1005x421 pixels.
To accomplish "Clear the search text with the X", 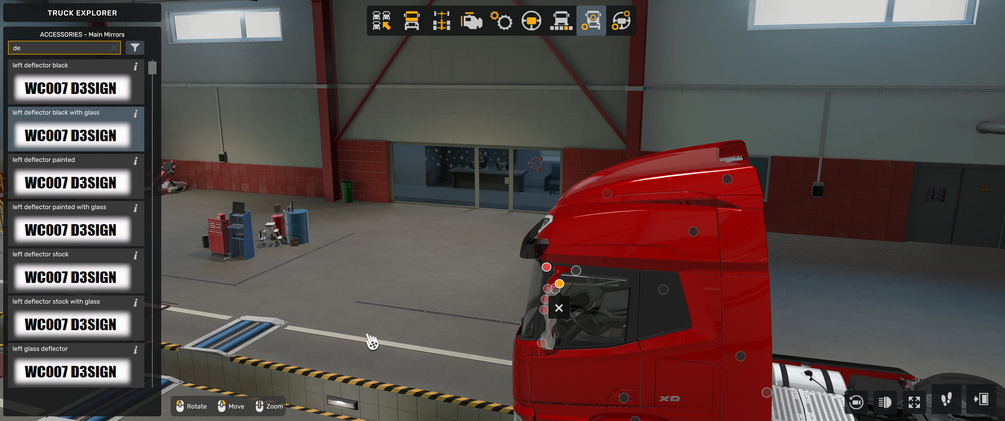I will click(x=115, y=48).
